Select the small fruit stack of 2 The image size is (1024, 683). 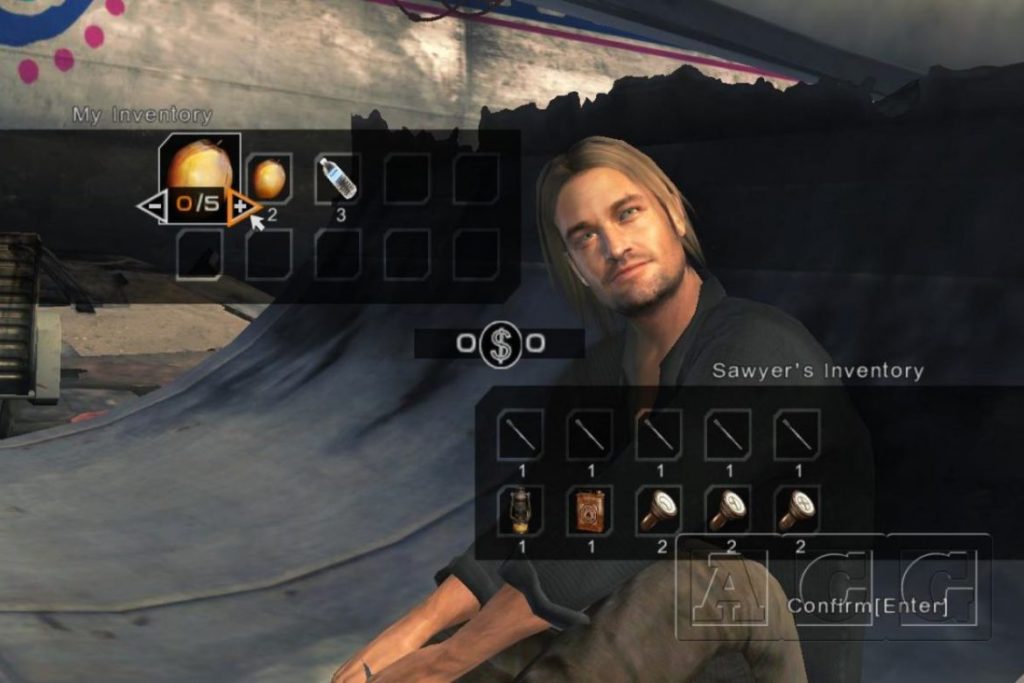[269, 179]
